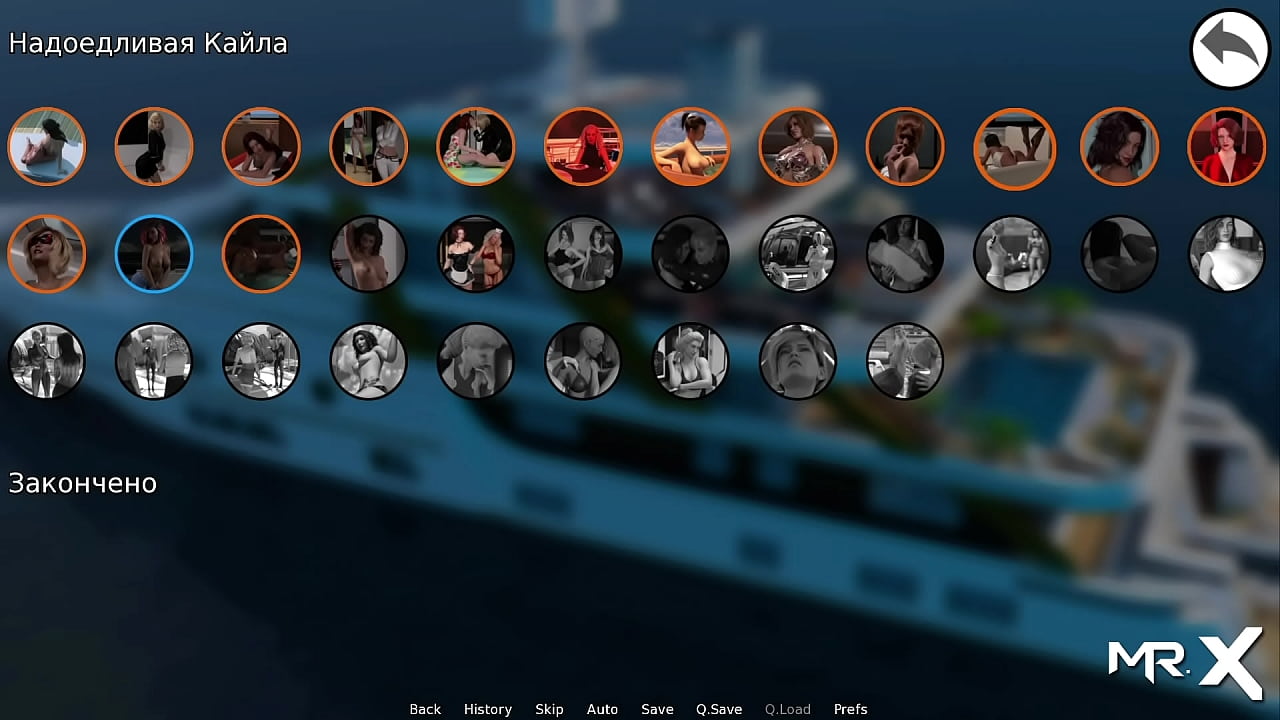The image size is (1280, 720).
Task: Go Back one step
Action: [425, 709]
